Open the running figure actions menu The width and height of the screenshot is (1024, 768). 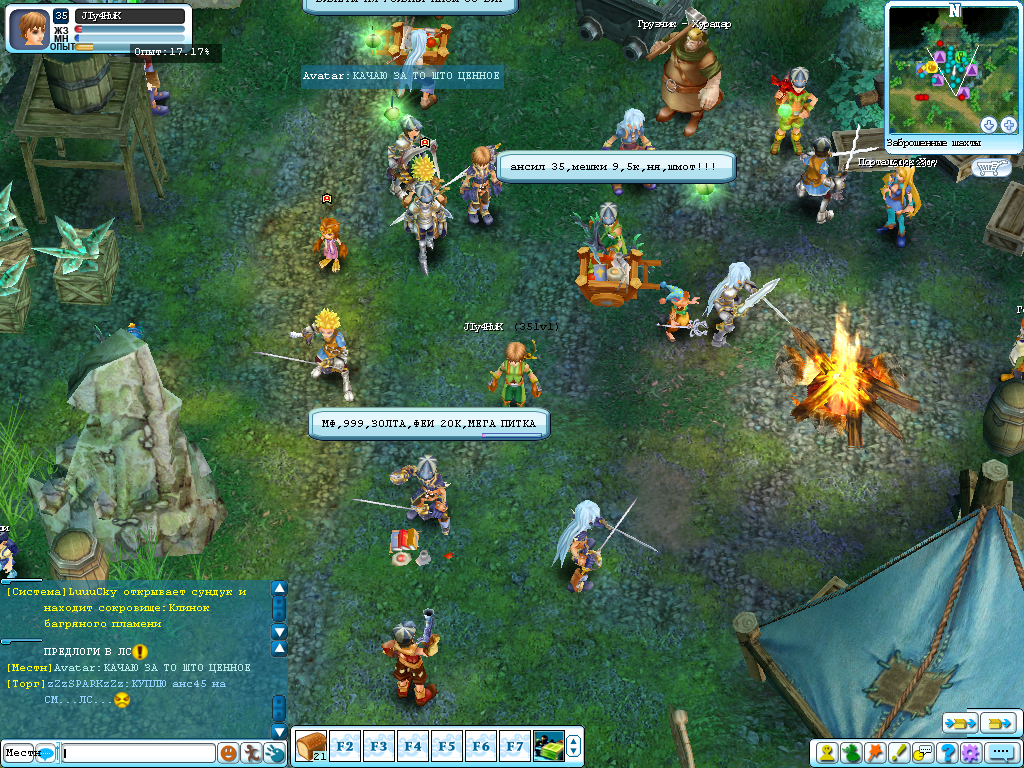pos(252,753)
